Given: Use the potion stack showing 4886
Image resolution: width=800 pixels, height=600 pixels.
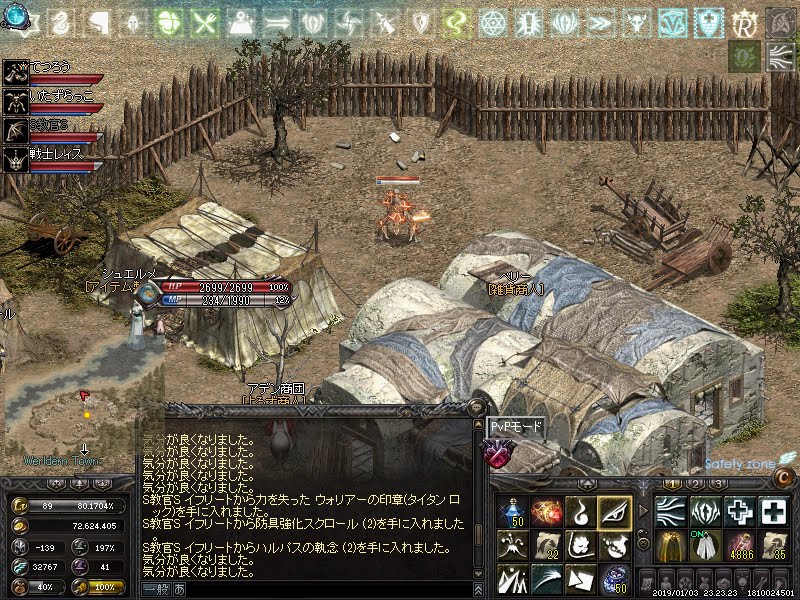Looking at the screenshot, I should pyautogui.click(x=741, y=545).
